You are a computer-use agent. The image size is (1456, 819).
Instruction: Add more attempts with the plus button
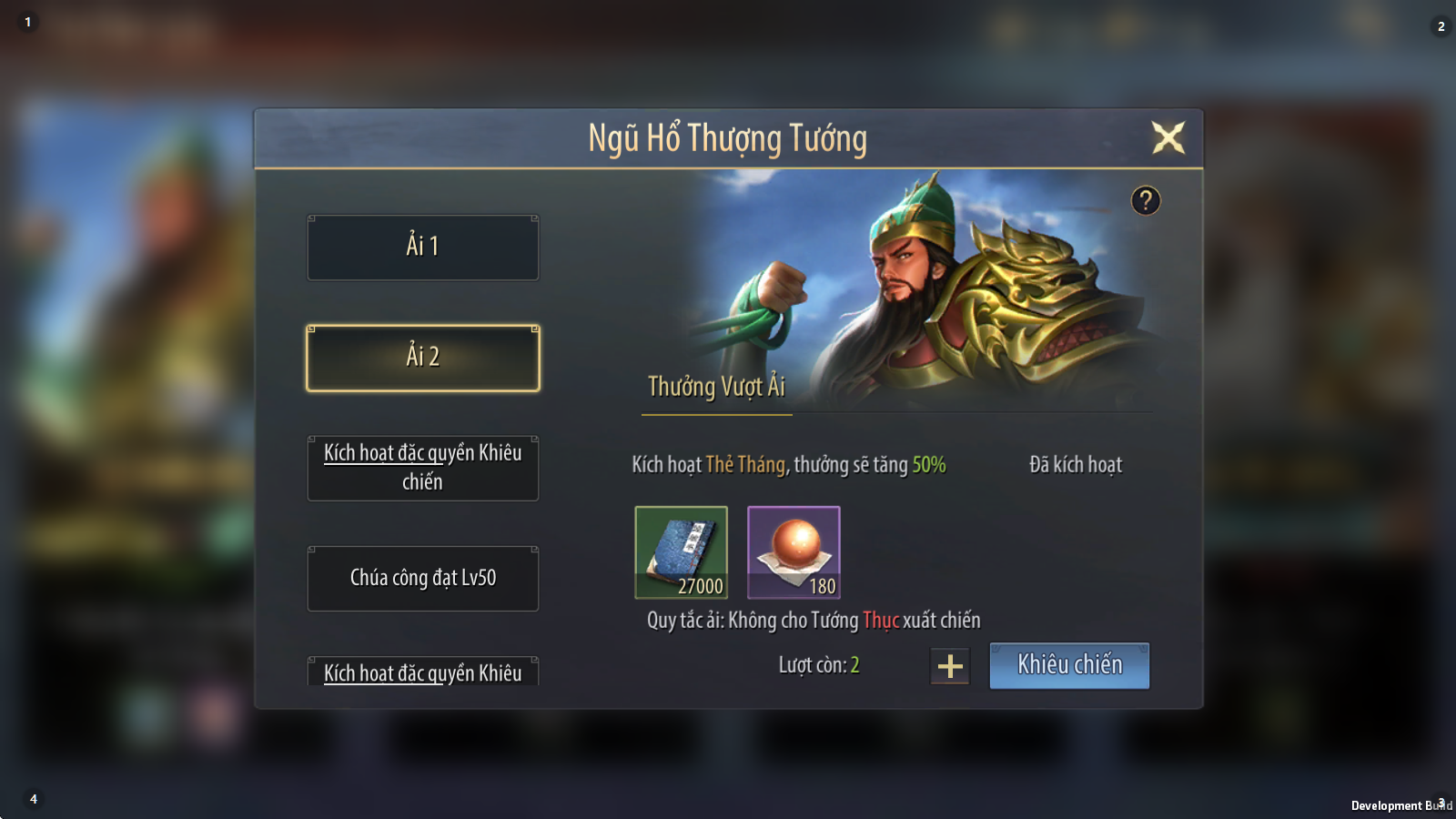[x=950, y=666]
